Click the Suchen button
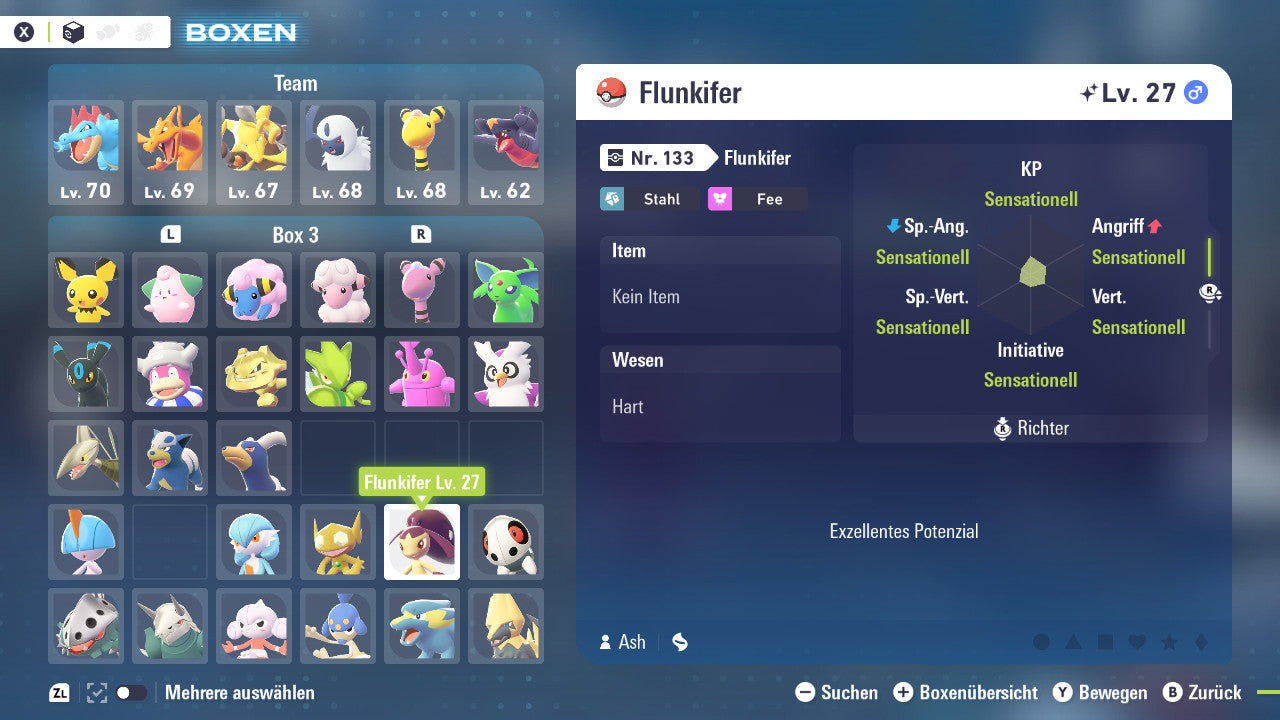Viewport: 1280px width, 720px height. 836,692
